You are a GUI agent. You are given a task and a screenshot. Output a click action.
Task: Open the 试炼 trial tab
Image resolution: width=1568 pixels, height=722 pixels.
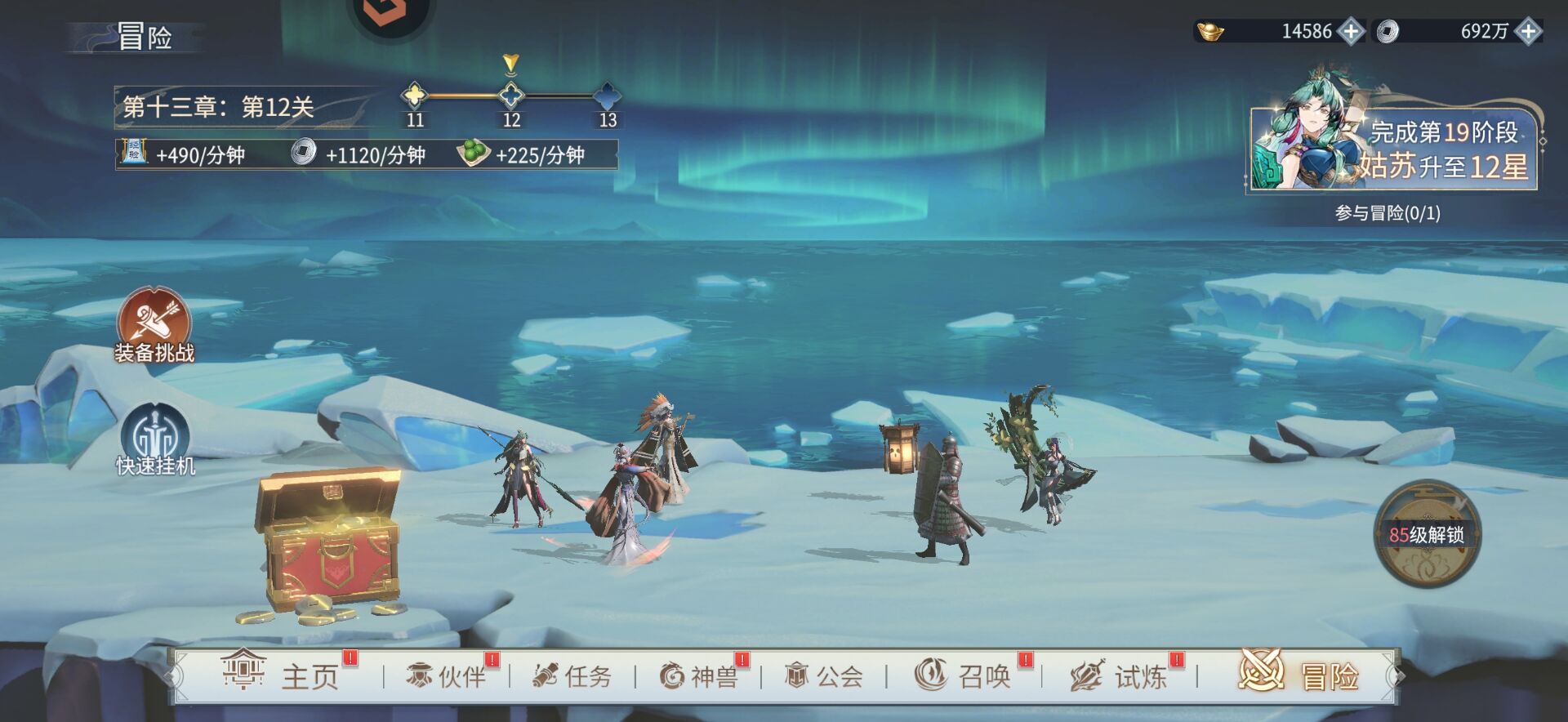1120,675
